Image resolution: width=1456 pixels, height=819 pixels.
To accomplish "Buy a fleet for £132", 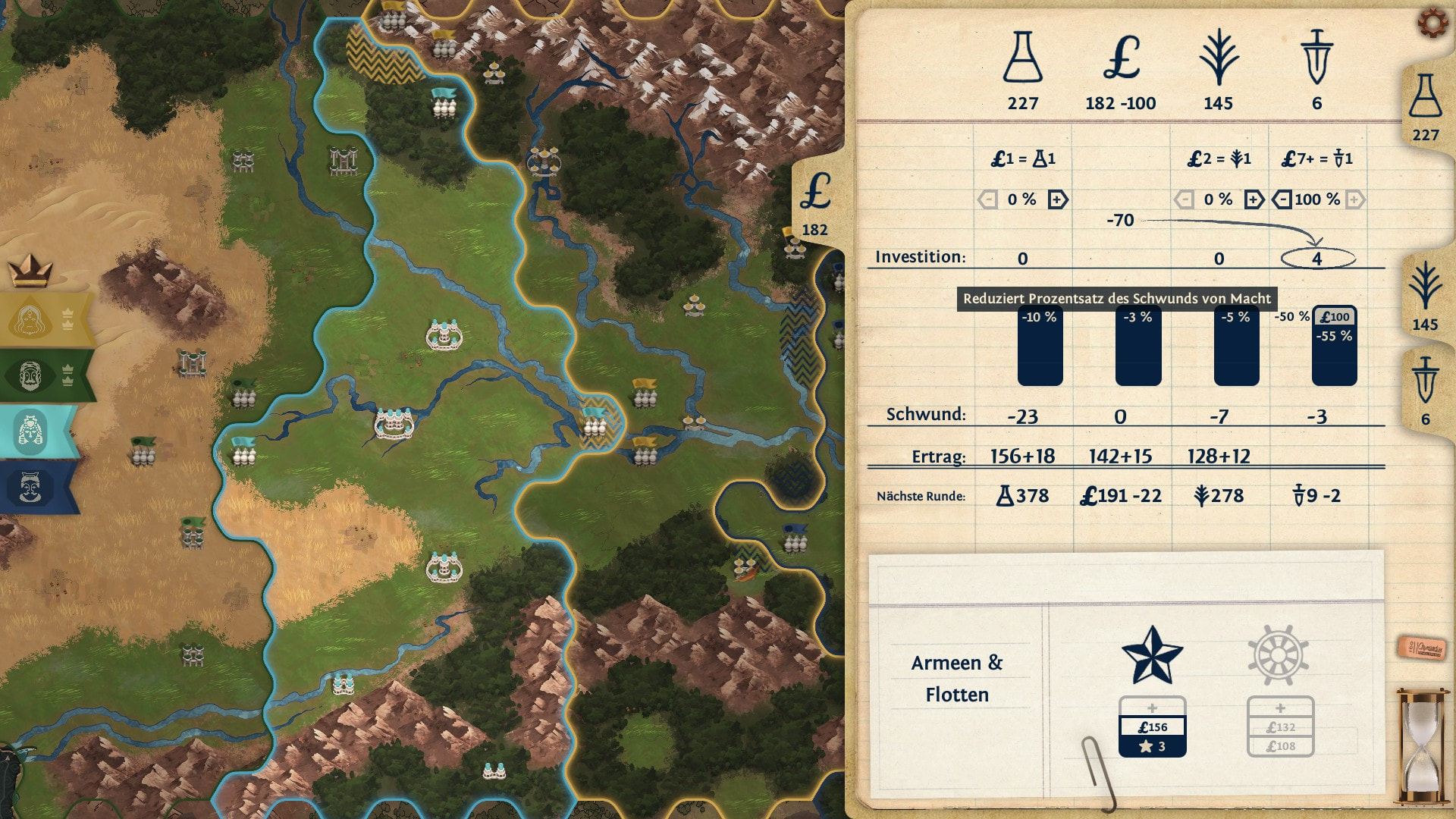I will click(x=1280, y=726).
